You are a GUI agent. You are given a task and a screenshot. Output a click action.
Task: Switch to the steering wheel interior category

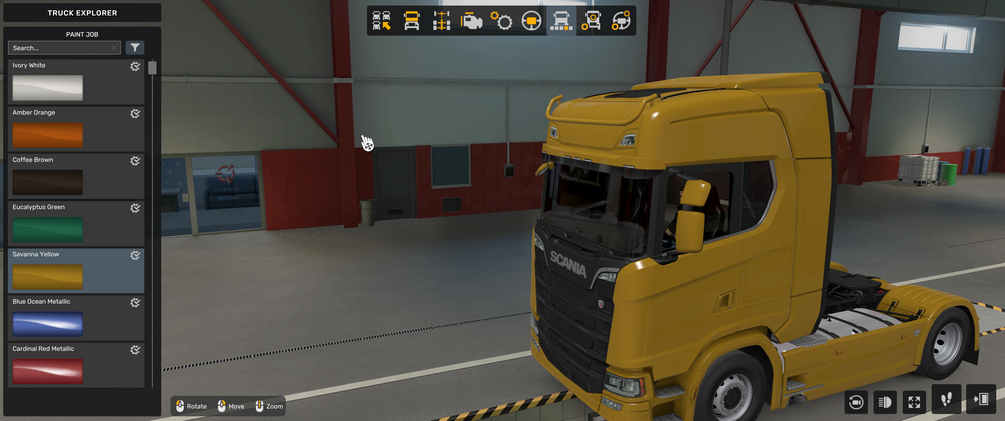tap(531, 21)
